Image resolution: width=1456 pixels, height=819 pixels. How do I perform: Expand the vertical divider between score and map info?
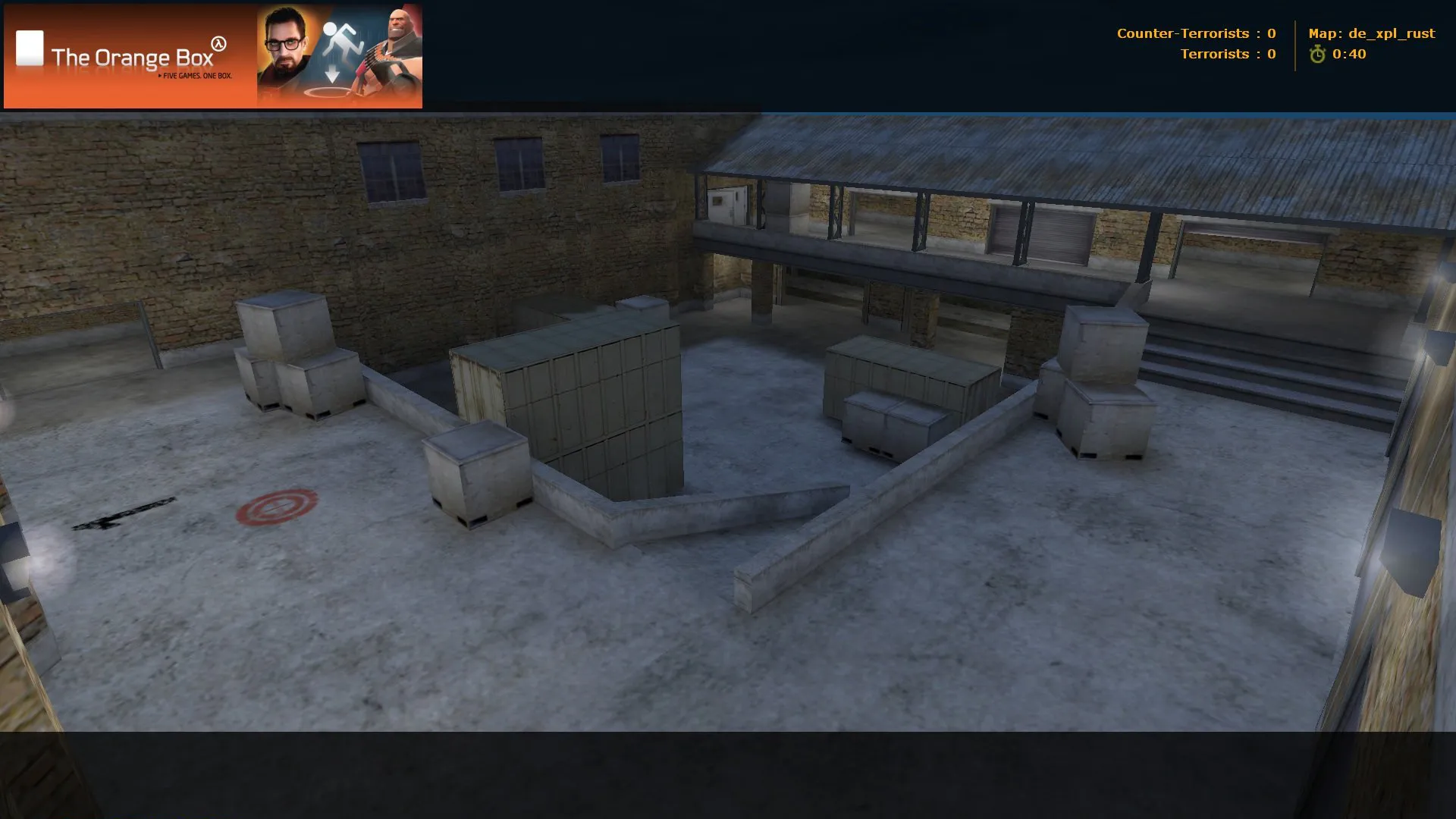(x=1297, y=44)
